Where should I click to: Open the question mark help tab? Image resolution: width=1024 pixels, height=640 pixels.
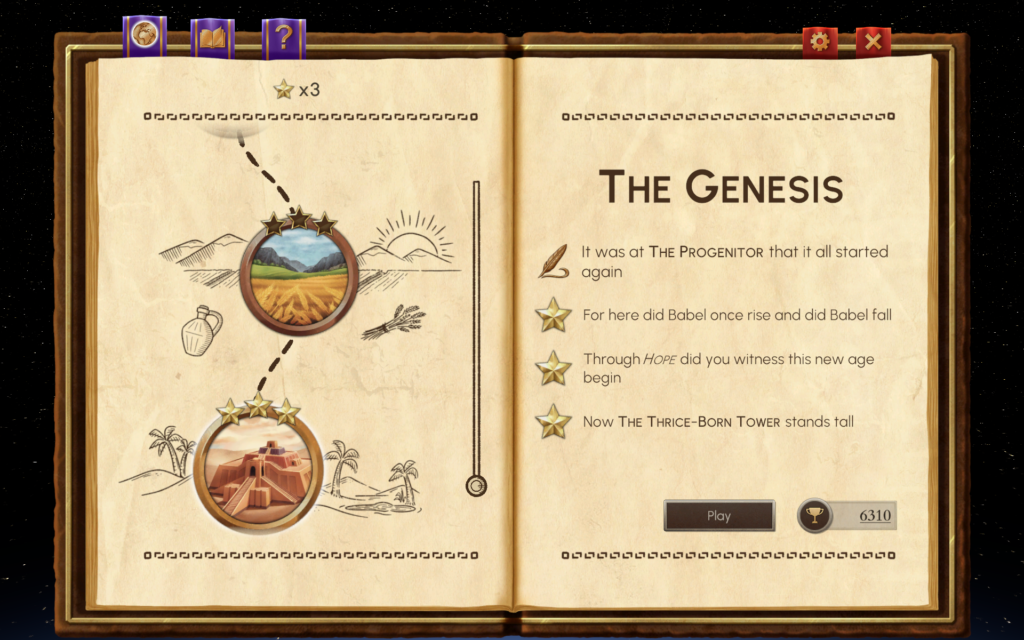click(283, 38)
